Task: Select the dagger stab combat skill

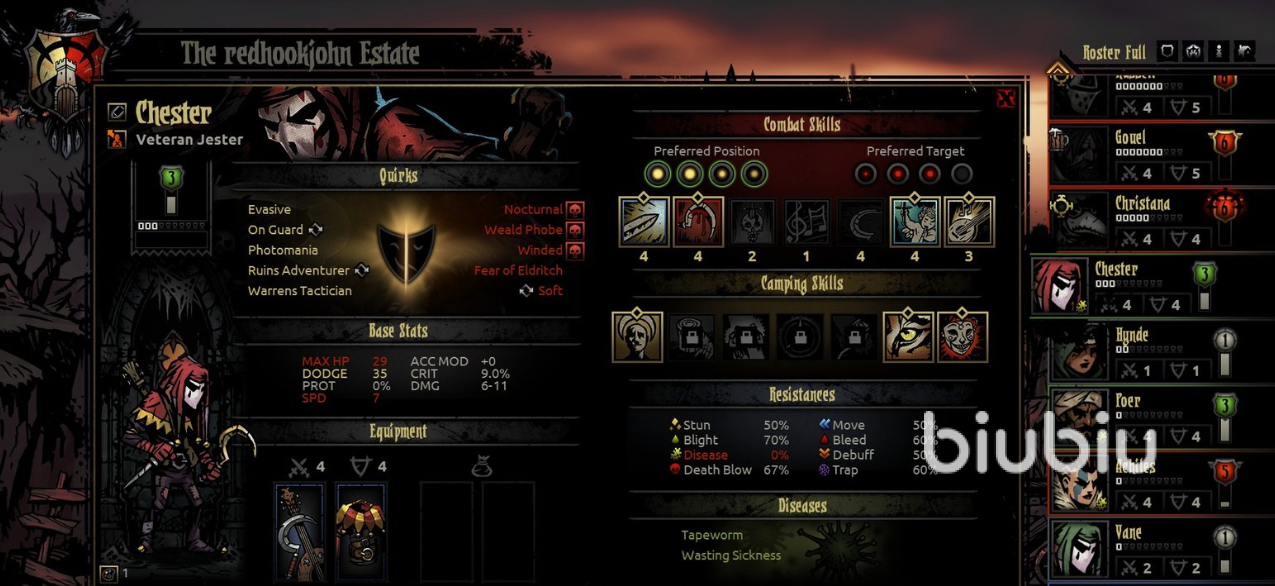Action: [644, 221]
